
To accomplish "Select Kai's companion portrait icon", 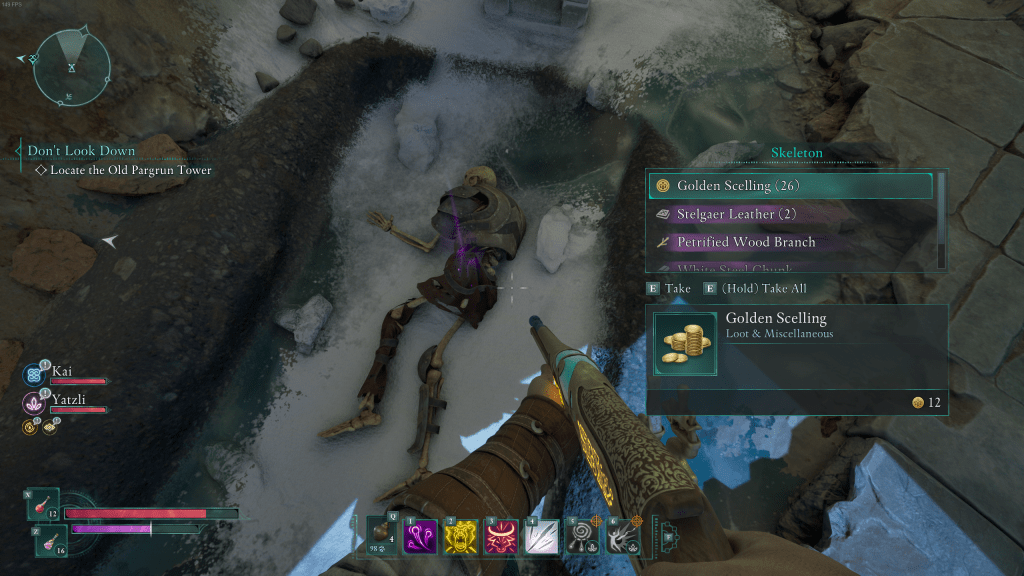I will click(34, 376).
